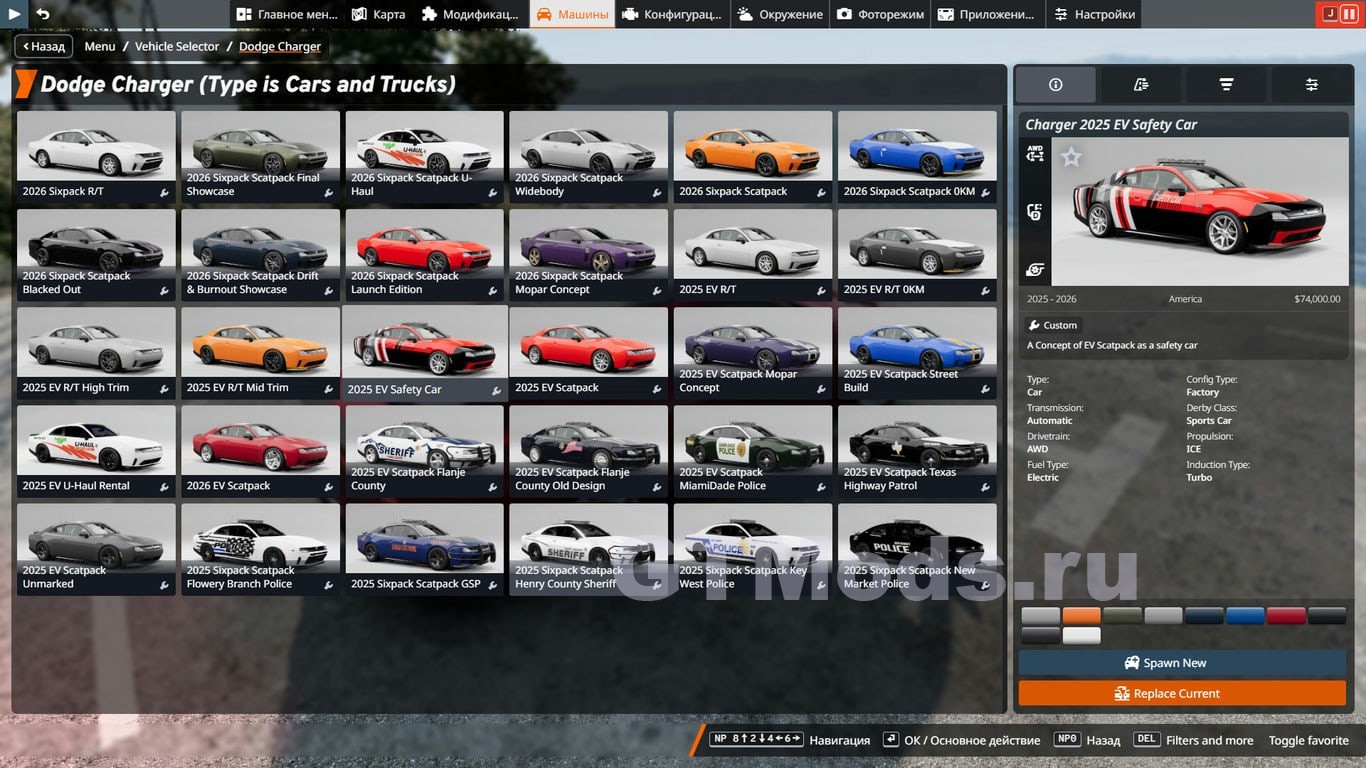Image resolution: width=1366 pixels, height=768 pixels.
Task: Select the 2026 Sixpack R/T car
Action: tap(96, 156)
